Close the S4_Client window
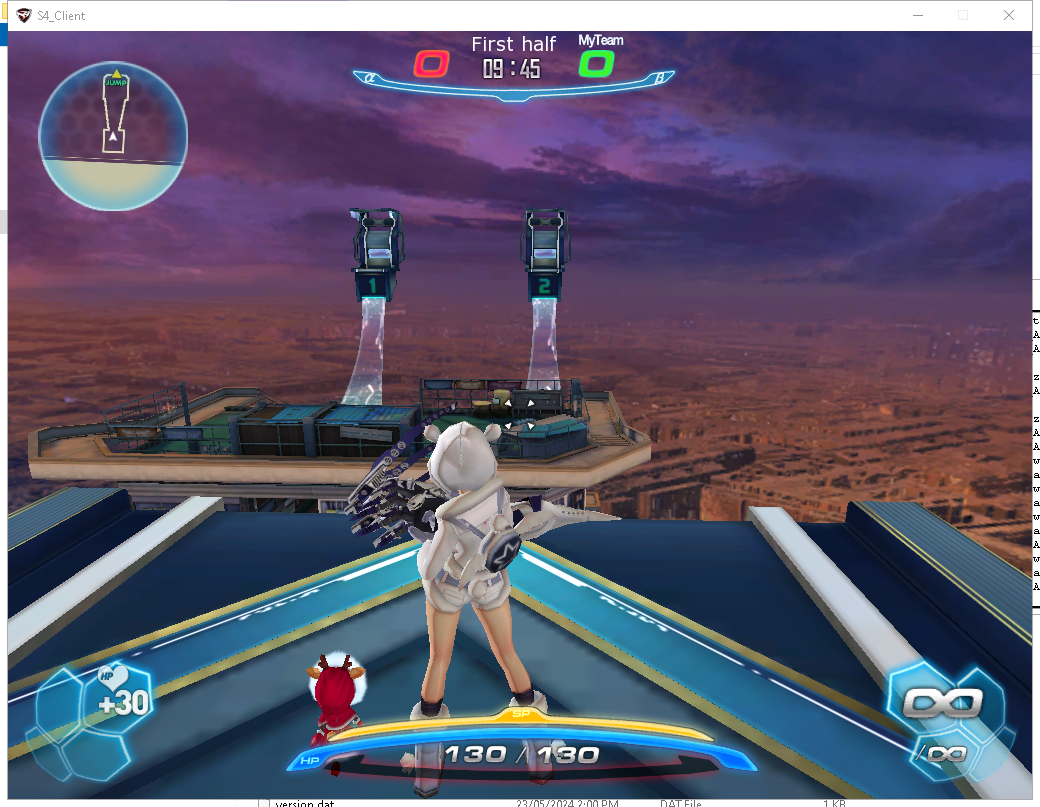Viewport: 1040px width, 807px height. click(x=1009, y=15)
